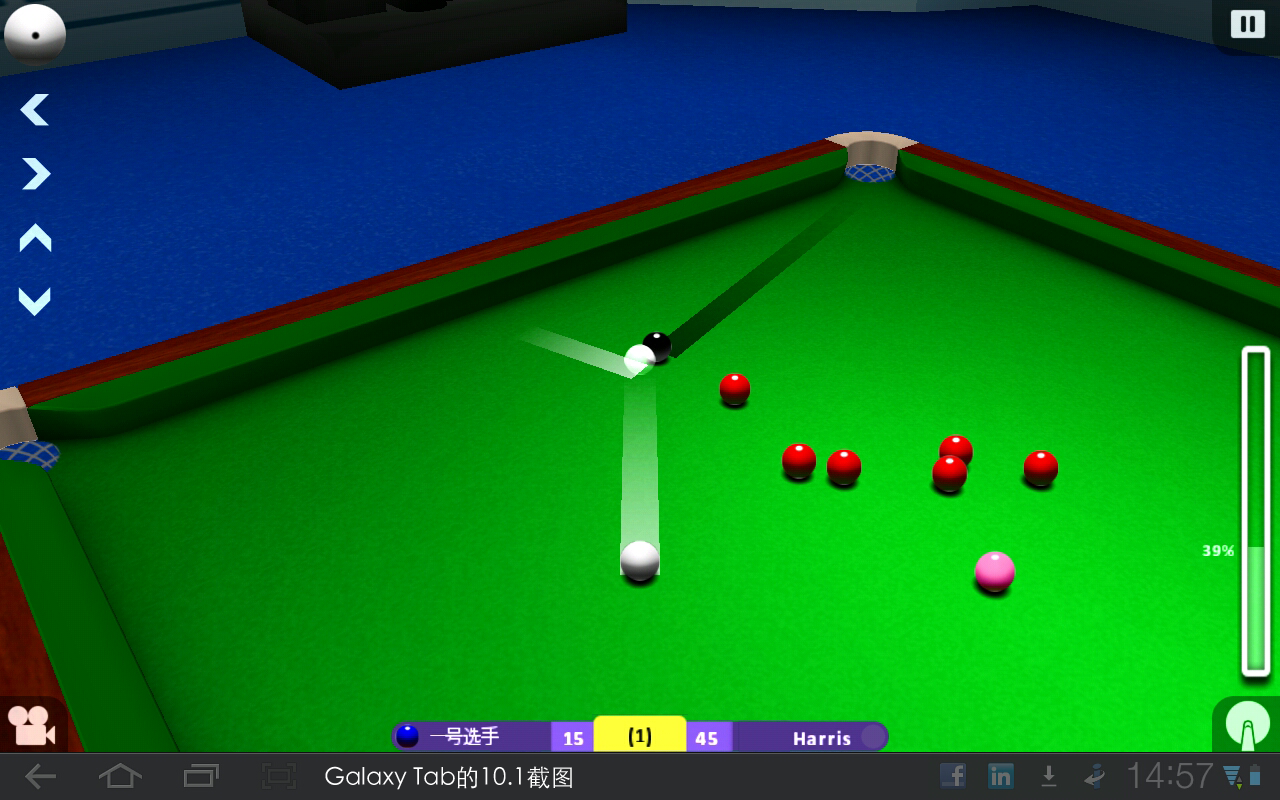This screenshot has height=800, width=1280.
Task: Open the cue ball spin control
Action: click(1246, 725)
